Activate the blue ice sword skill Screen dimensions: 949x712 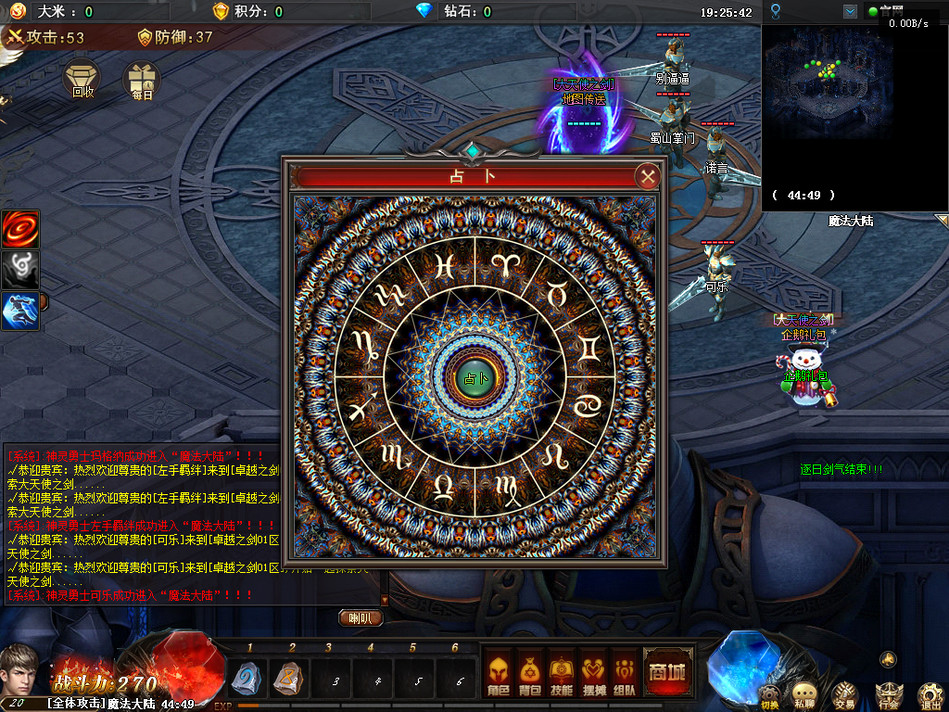coord(20,310)
